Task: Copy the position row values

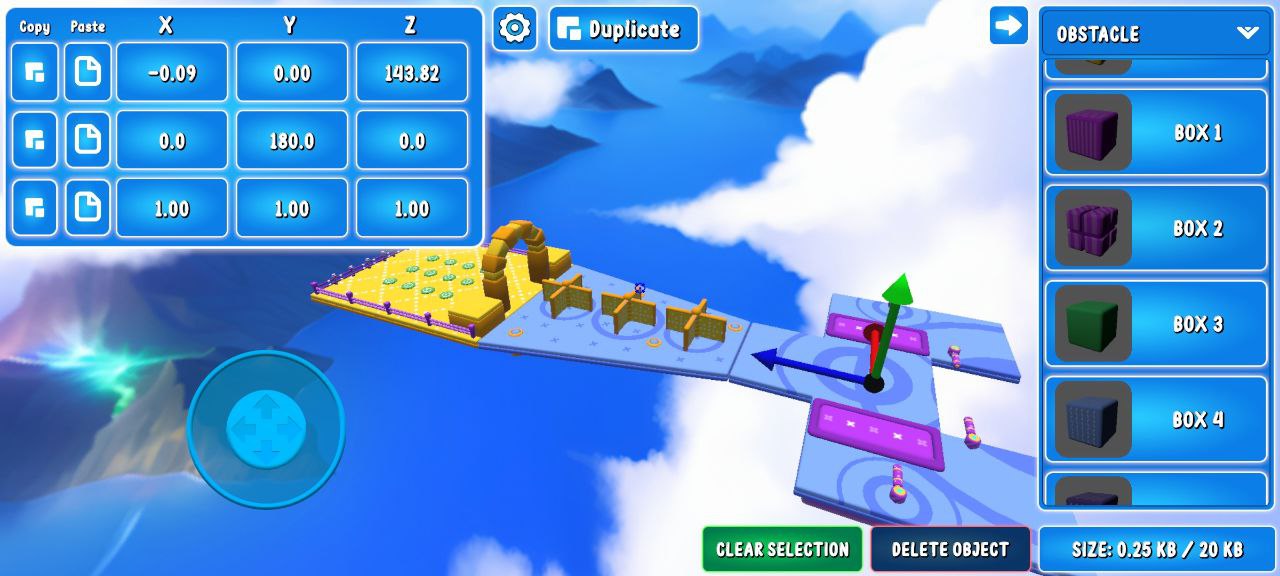Action: tap(34, 73)
